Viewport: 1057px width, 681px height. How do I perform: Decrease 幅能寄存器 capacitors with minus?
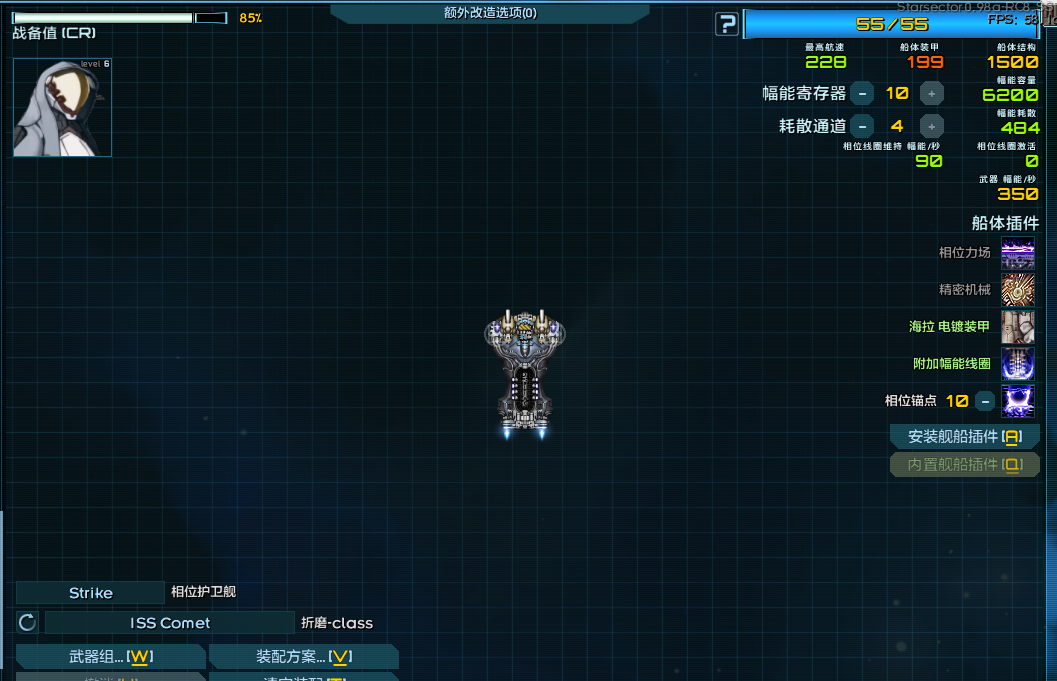tap(862, 94)
